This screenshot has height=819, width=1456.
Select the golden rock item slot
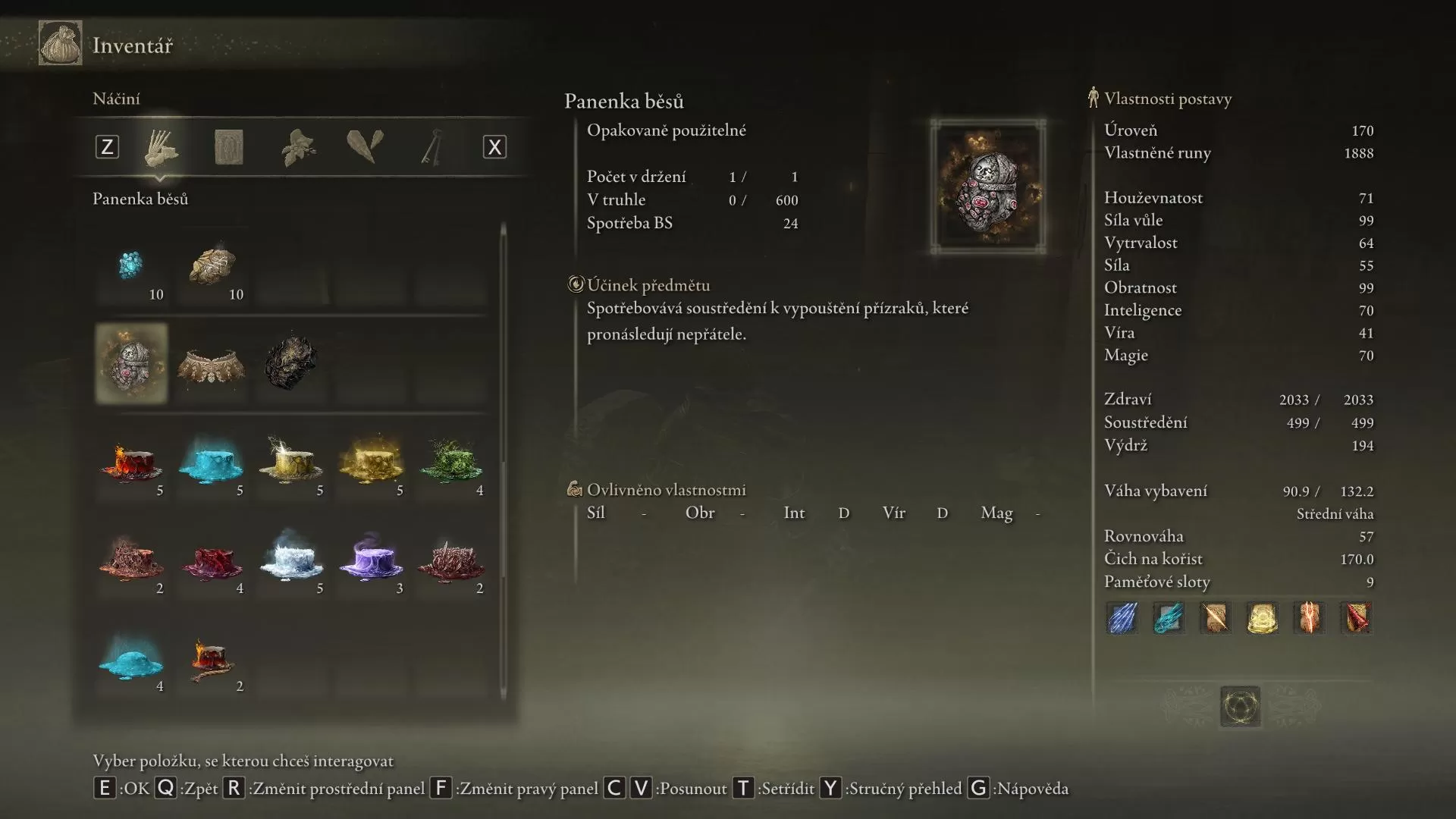click(x=212, y=267)
